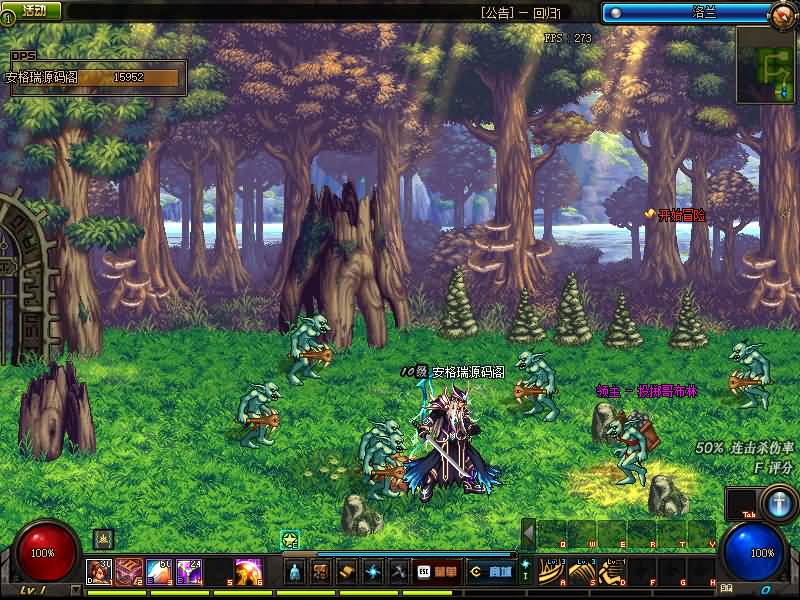This screenshot has height=600, width=800.
Task: Collapse the upper skill bar arrow
Action: point(528,535)
